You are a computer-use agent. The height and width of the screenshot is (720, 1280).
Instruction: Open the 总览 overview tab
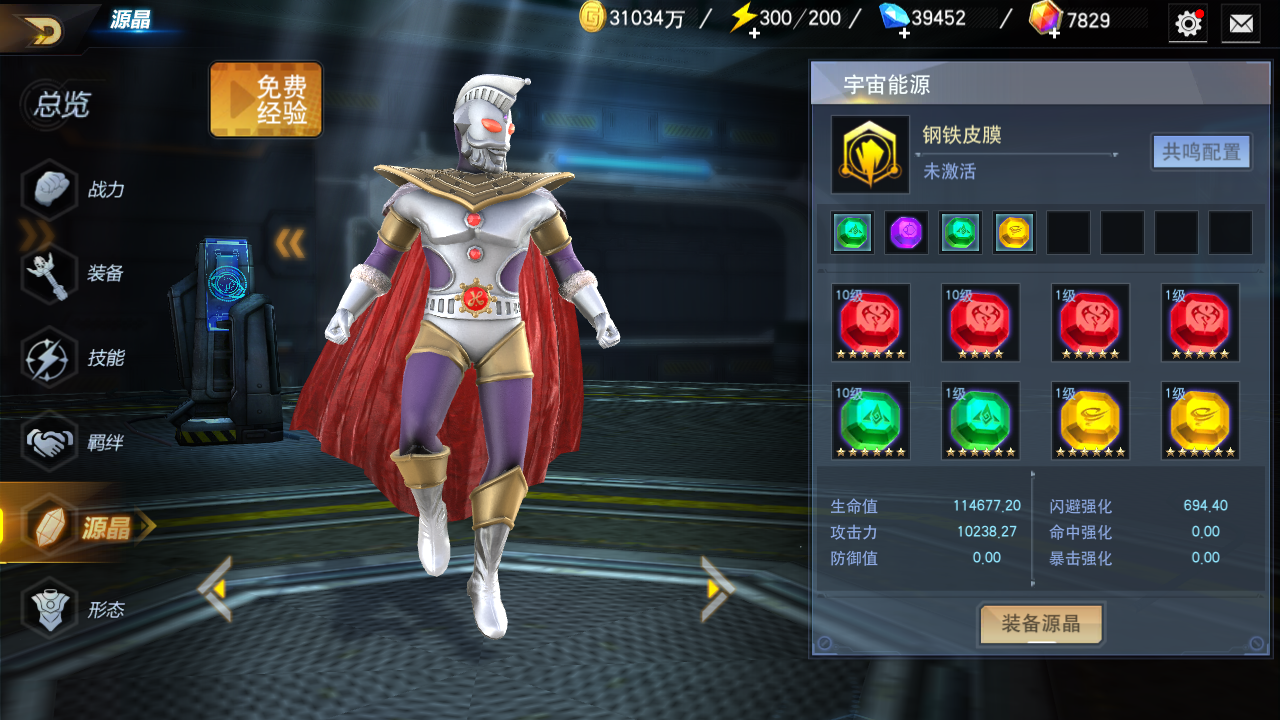(62, 104)
